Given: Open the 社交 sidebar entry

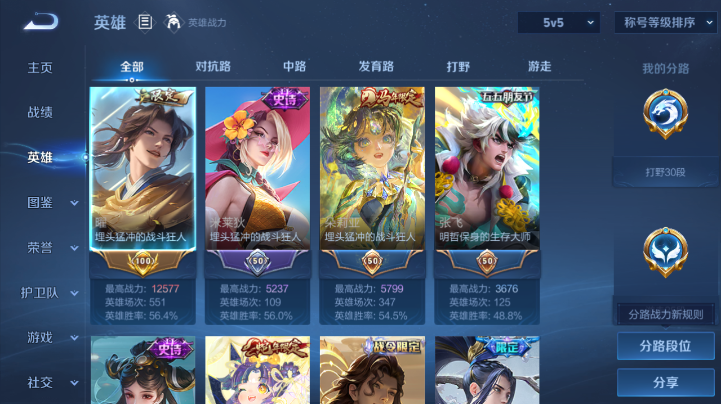Looking at the screenshot, I should point(40,382).
